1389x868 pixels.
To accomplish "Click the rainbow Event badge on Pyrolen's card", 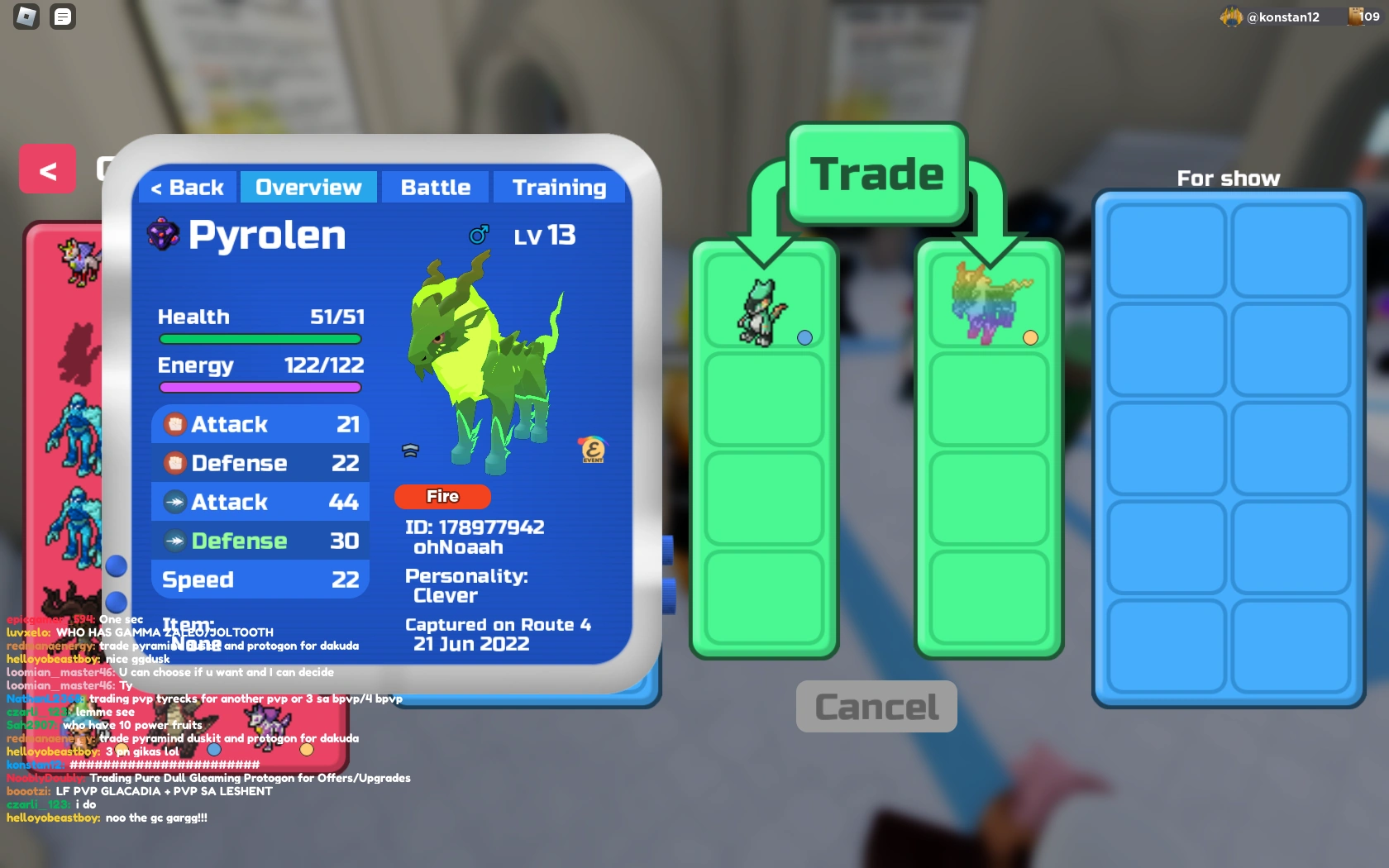I will pyautogui.click(x=592, y=449).
